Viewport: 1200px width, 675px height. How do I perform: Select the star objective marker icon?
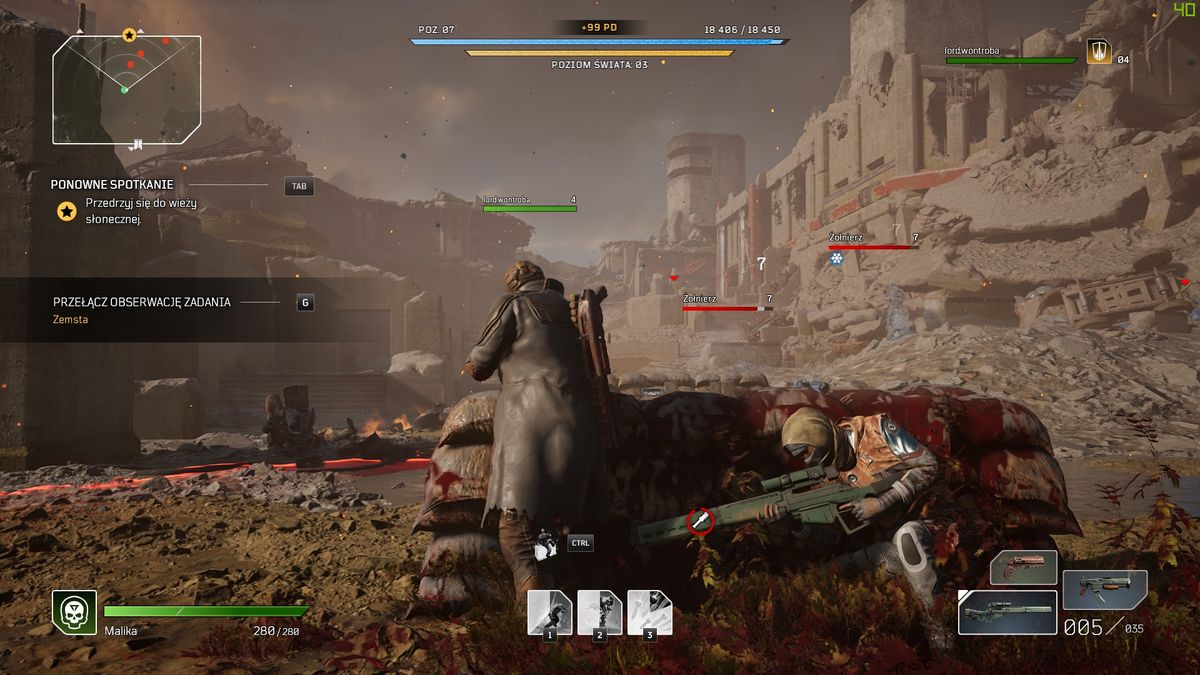[67, 211]
